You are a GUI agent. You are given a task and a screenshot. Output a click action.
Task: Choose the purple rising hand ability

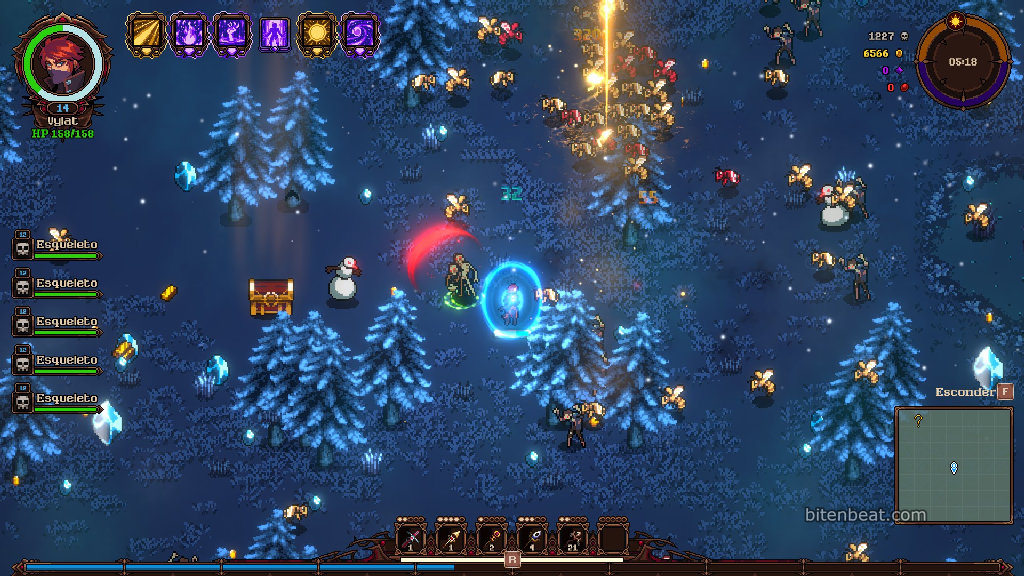click(232, 34)
